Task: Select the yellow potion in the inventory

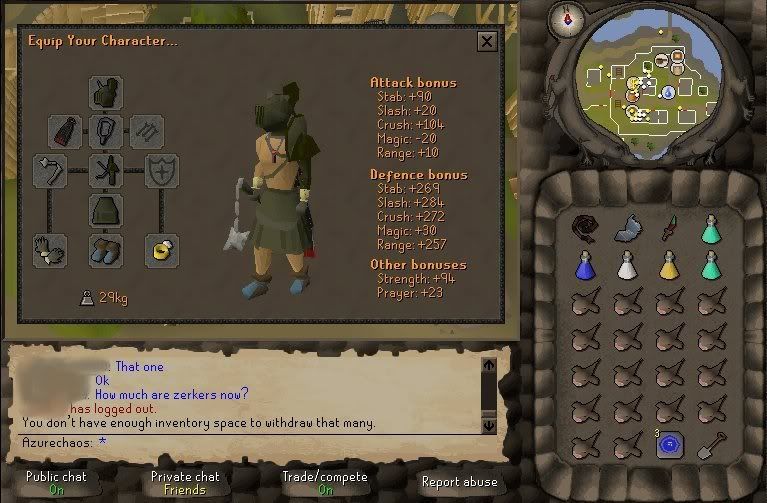Action: click(x=669, y=265)
